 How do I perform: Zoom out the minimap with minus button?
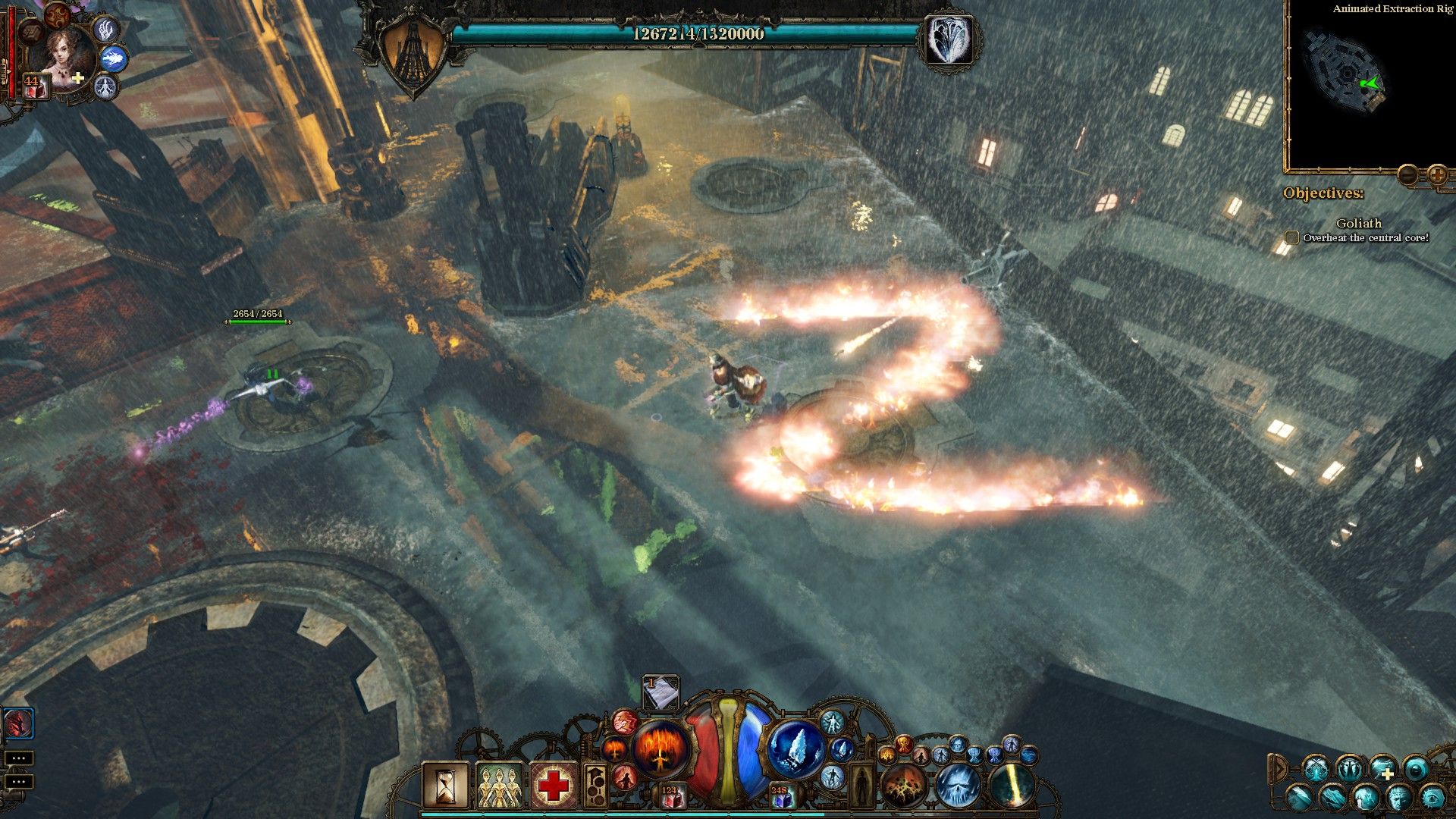1407,174
